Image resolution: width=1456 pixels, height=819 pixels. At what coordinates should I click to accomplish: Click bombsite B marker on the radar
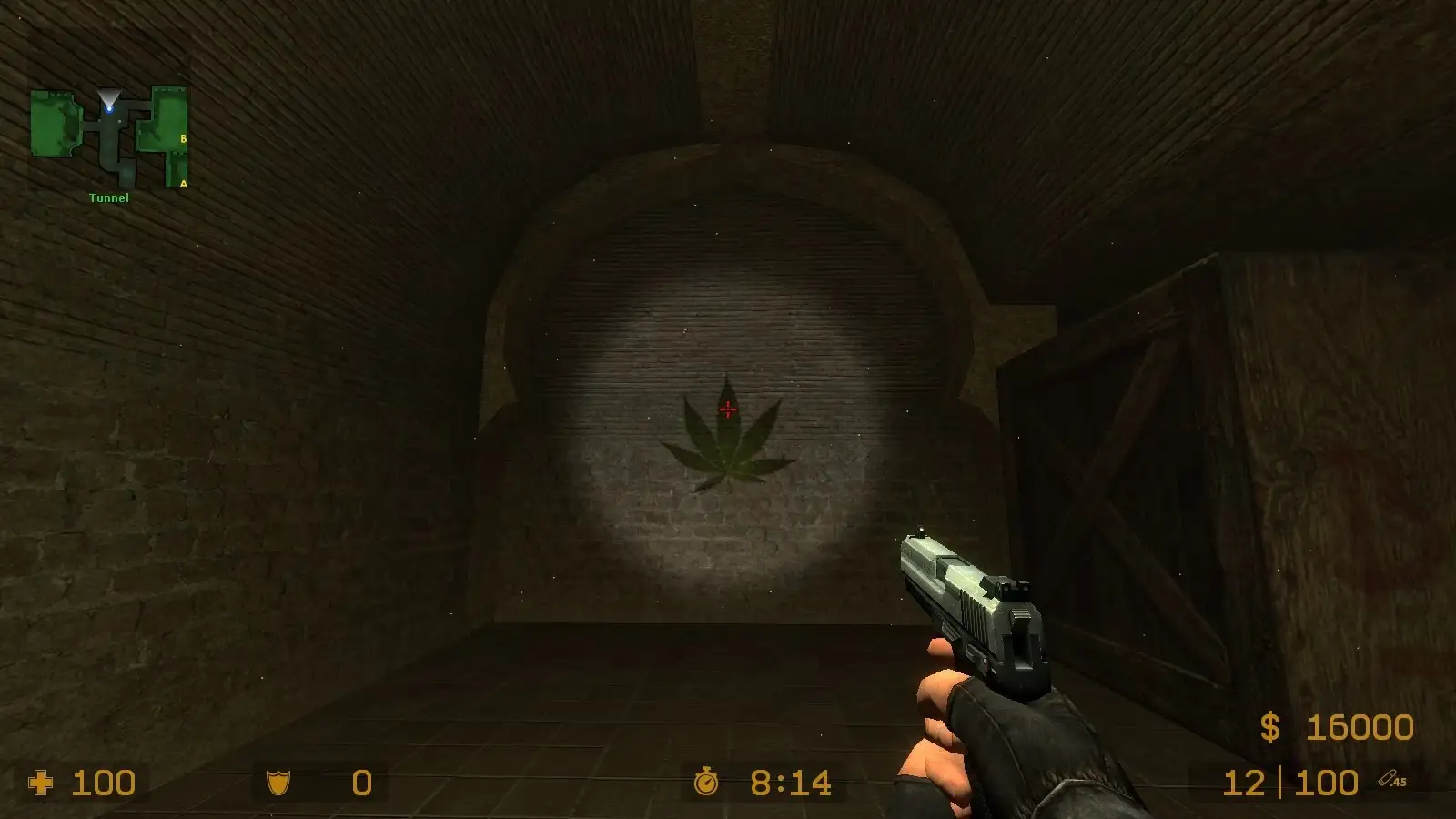[x=184, y=137]
